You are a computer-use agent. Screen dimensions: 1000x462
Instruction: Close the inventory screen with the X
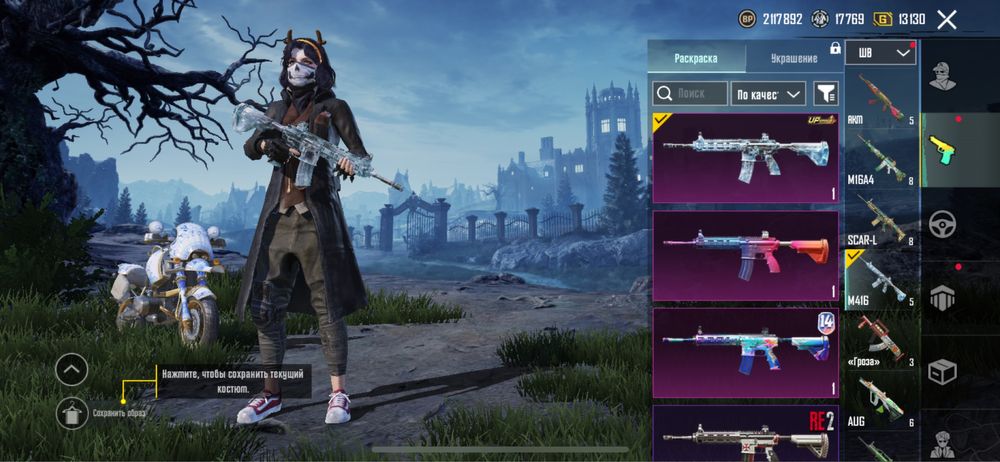947,19
